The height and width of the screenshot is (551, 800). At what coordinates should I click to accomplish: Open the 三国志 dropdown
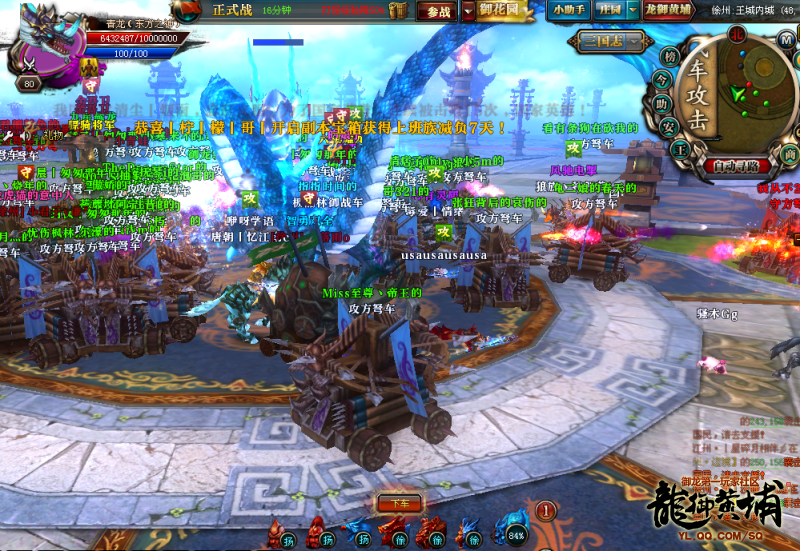click(x=598, y=41)
